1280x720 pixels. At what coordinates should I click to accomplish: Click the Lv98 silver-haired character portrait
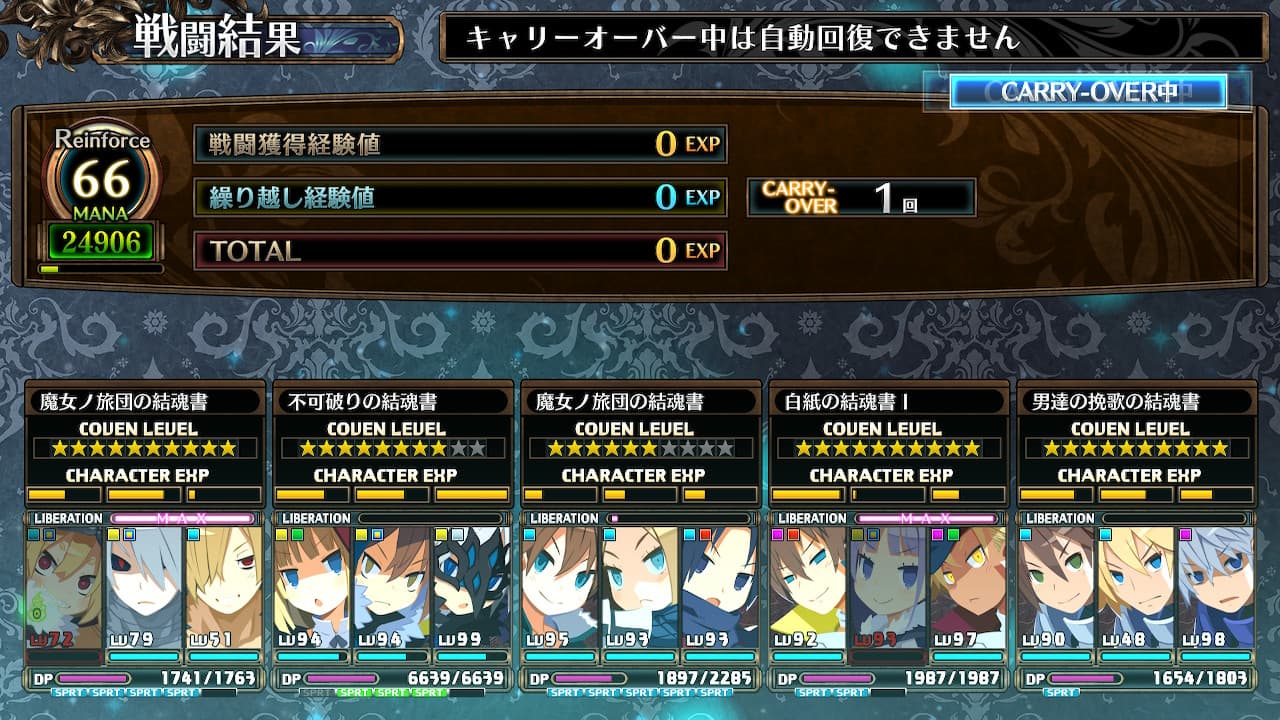pos(1216,588)
